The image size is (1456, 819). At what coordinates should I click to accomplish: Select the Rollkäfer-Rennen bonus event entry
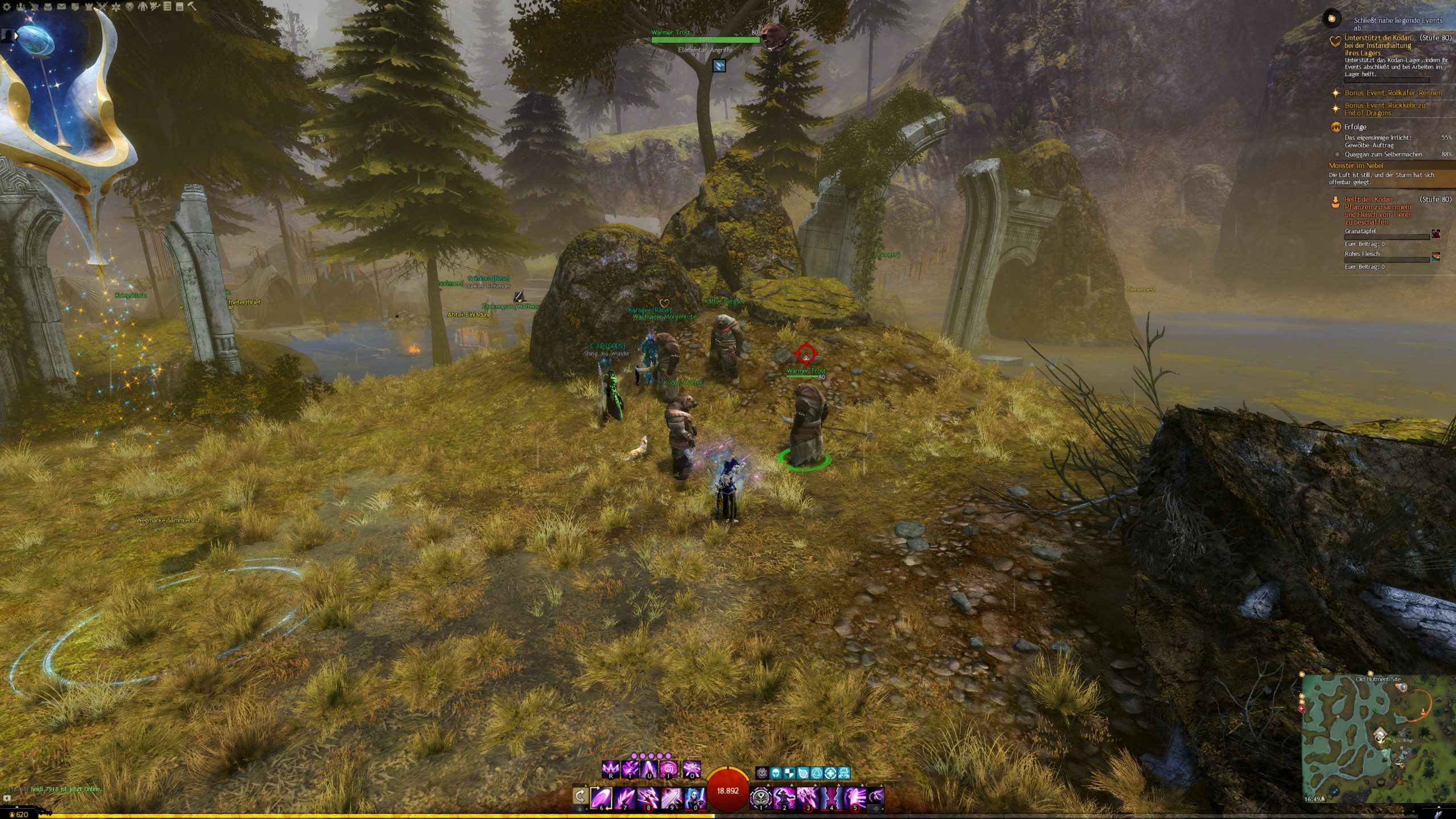click(1392, 93)
